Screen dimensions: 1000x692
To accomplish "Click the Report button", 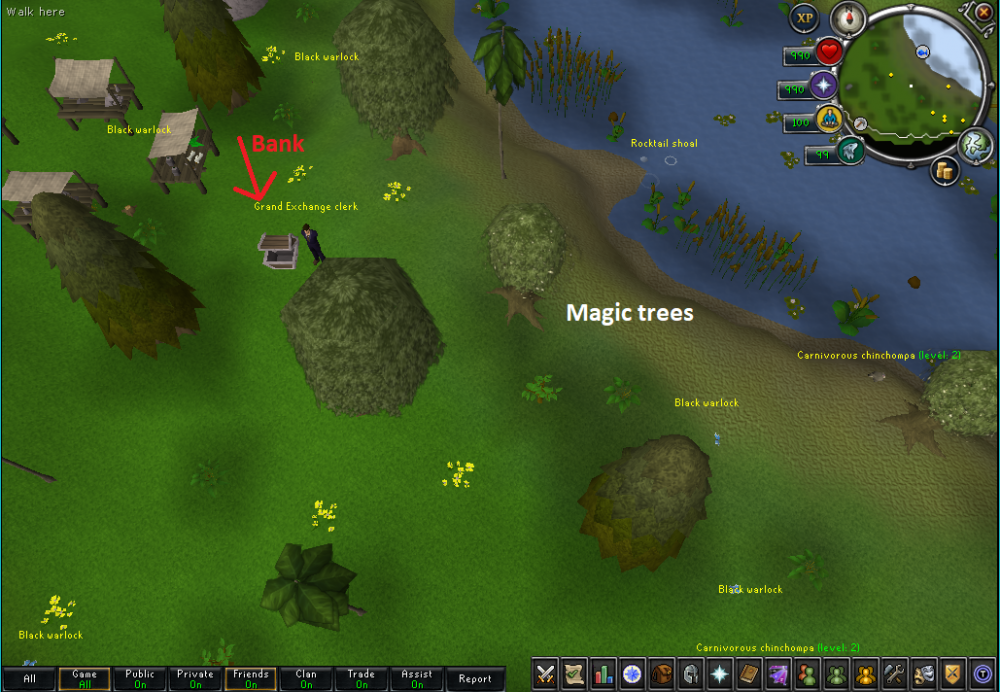I will pos(475,679).
